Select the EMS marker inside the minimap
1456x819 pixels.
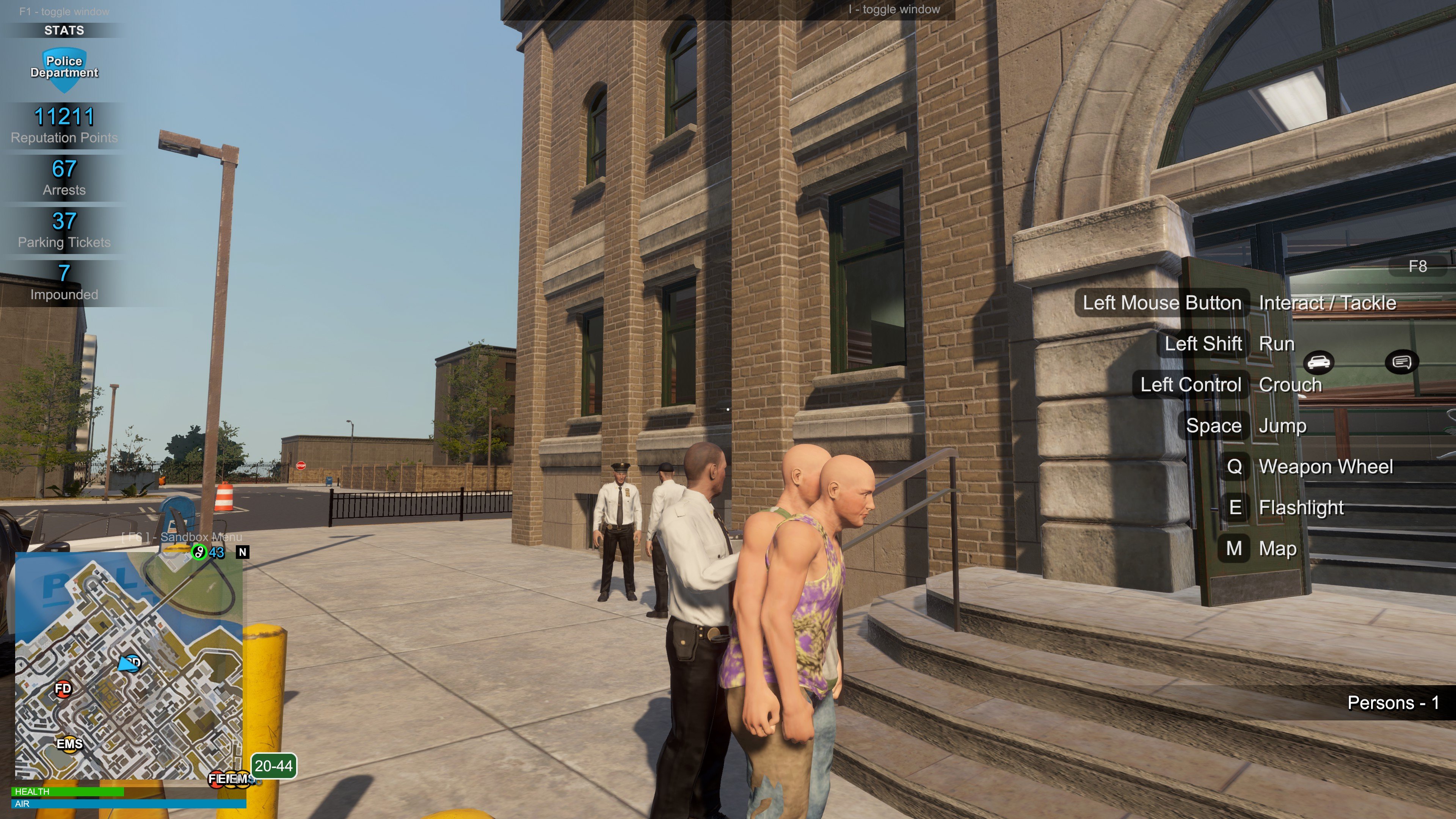click(69, 743)
